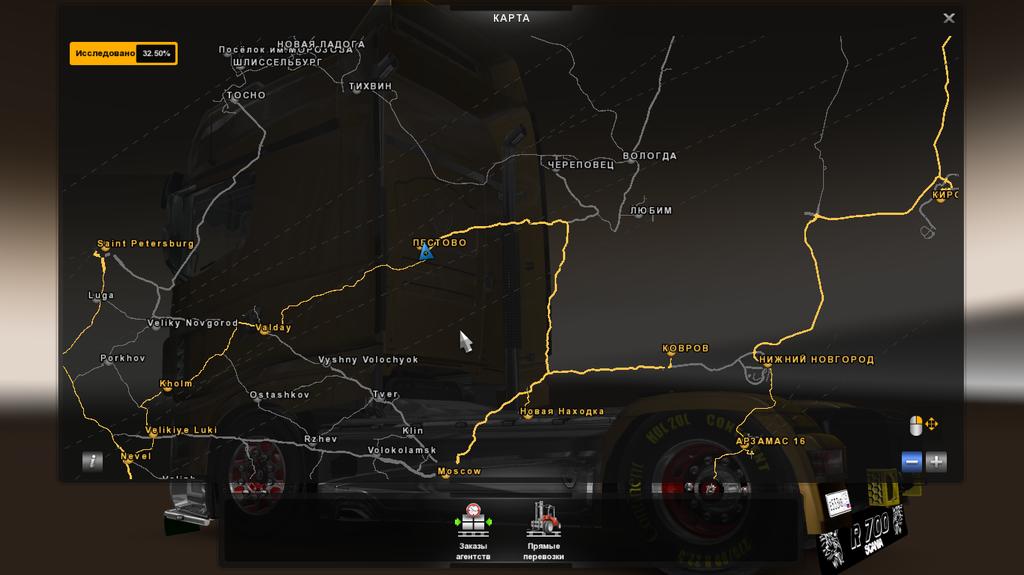Select the Арзамас 16 city marker
This screenshot has height=575, width=1024.
750,451
